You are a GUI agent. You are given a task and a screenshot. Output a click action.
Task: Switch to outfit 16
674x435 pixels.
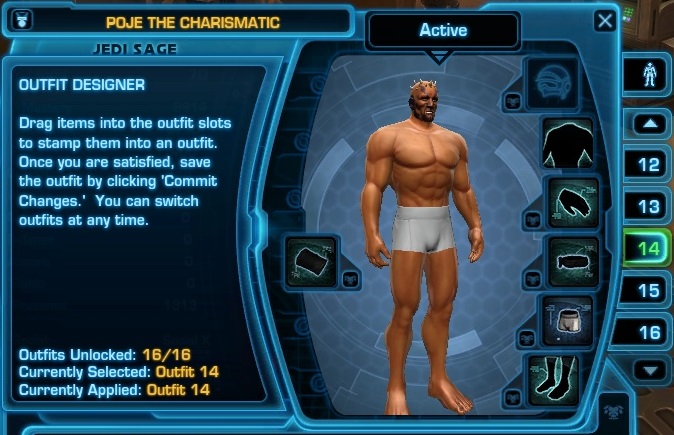pos(648,333)
